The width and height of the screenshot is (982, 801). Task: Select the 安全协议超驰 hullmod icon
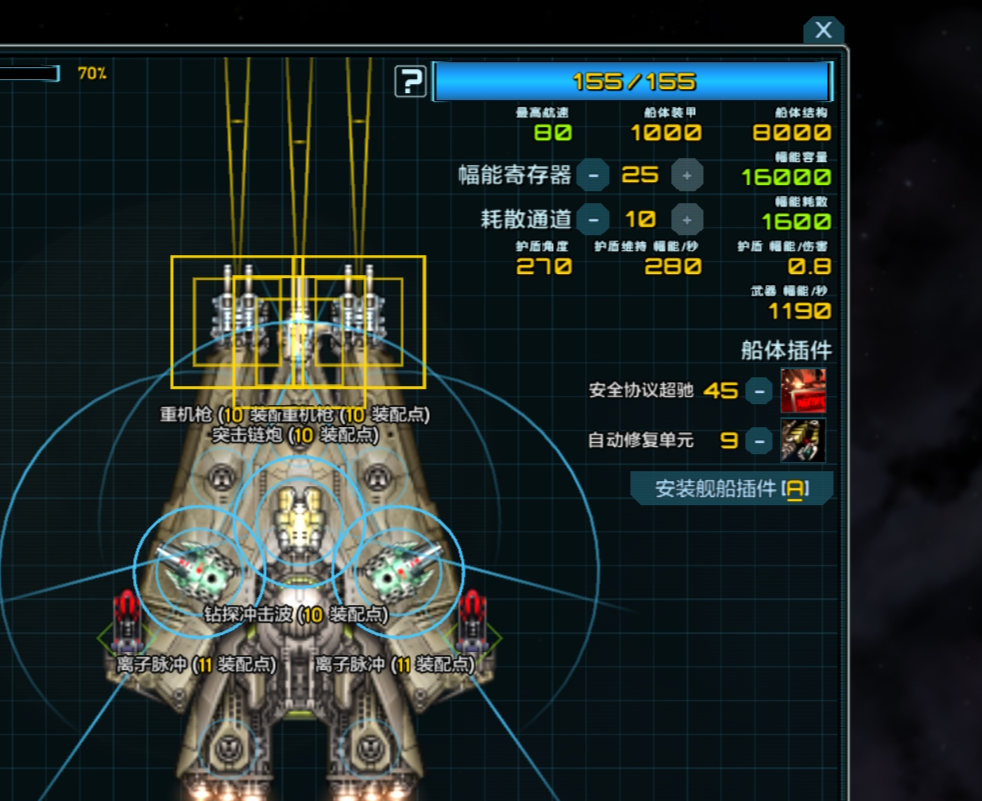(x=803, y=390)
